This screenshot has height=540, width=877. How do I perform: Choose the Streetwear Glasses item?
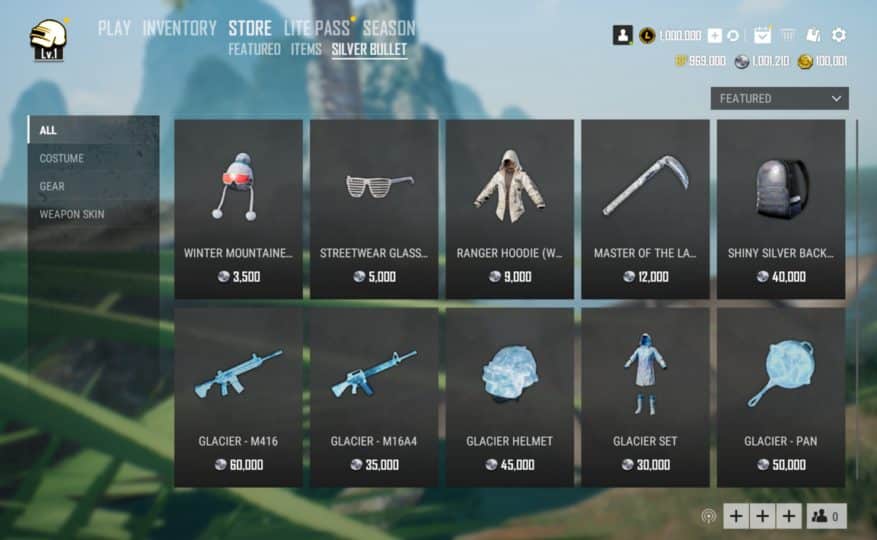tap(374, 208)
